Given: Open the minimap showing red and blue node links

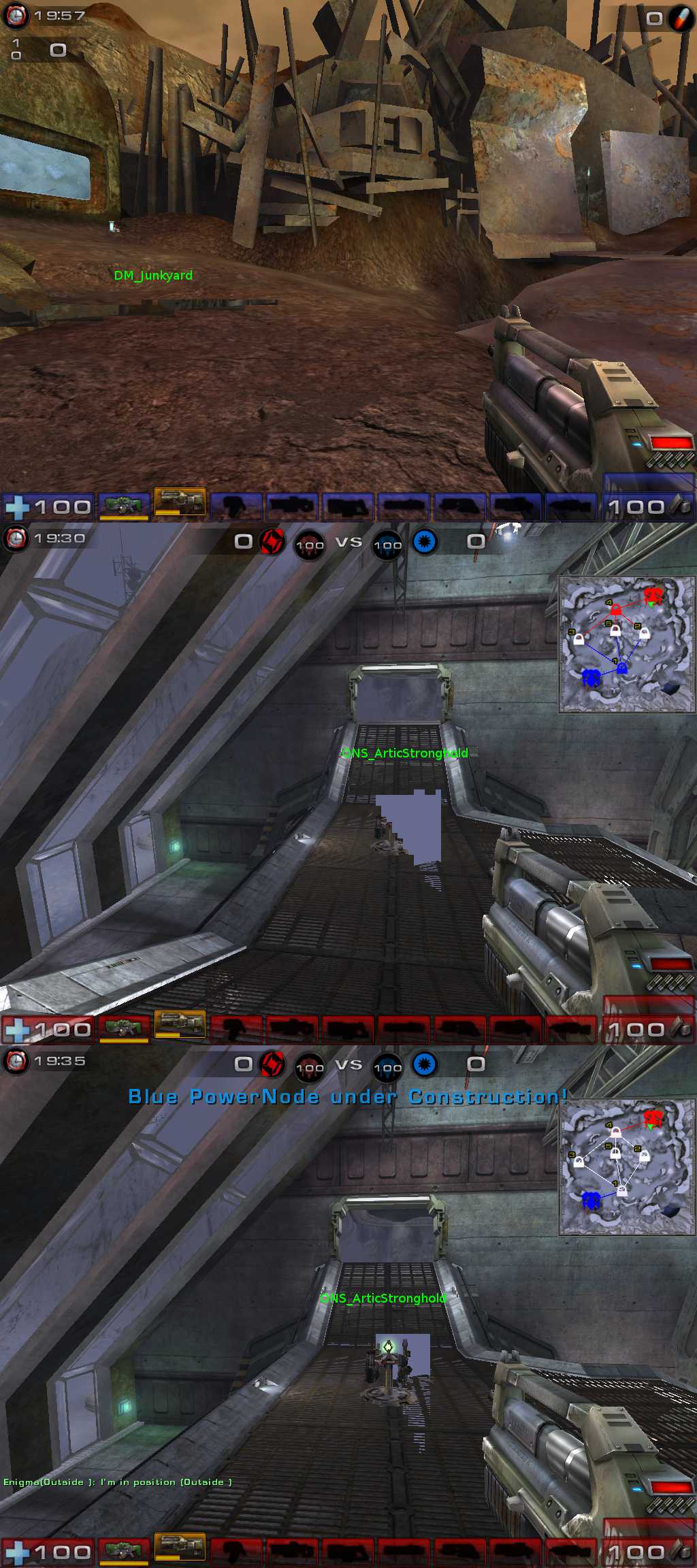Looking at the screenshot, I should click(x=626, y=644).
